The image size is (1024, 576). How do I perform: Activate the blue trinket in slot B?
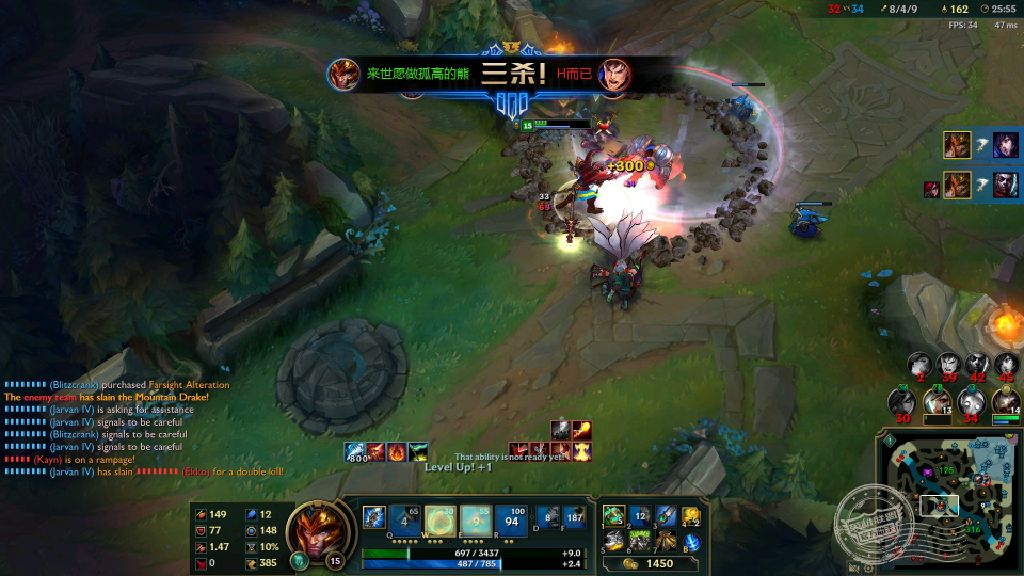coord(691,543)
